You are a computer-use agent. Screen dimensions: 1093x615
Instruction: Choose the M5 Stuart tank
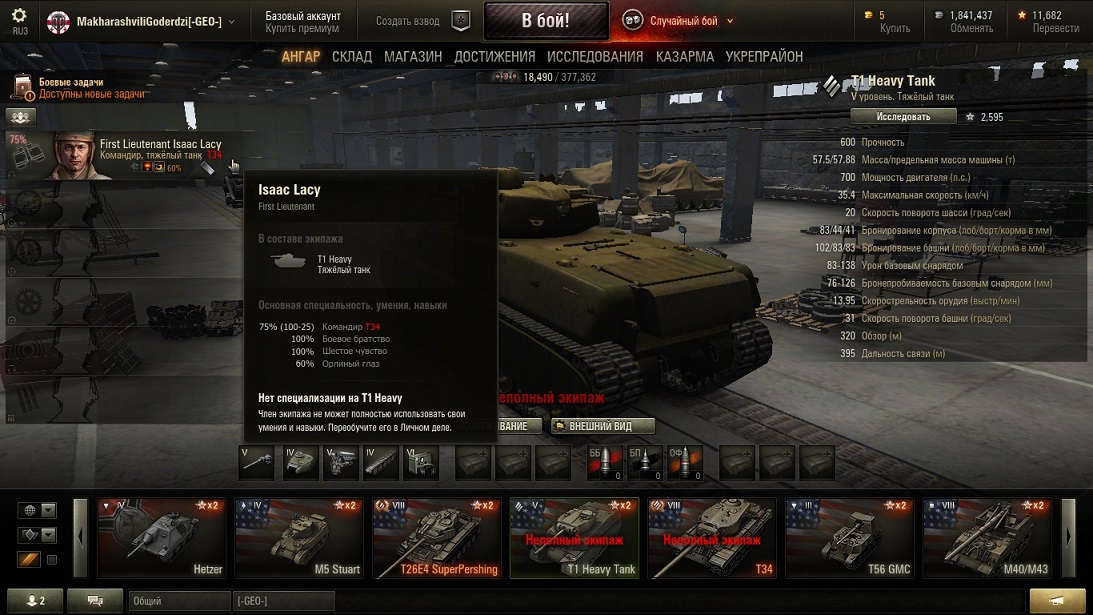(299, 538)
